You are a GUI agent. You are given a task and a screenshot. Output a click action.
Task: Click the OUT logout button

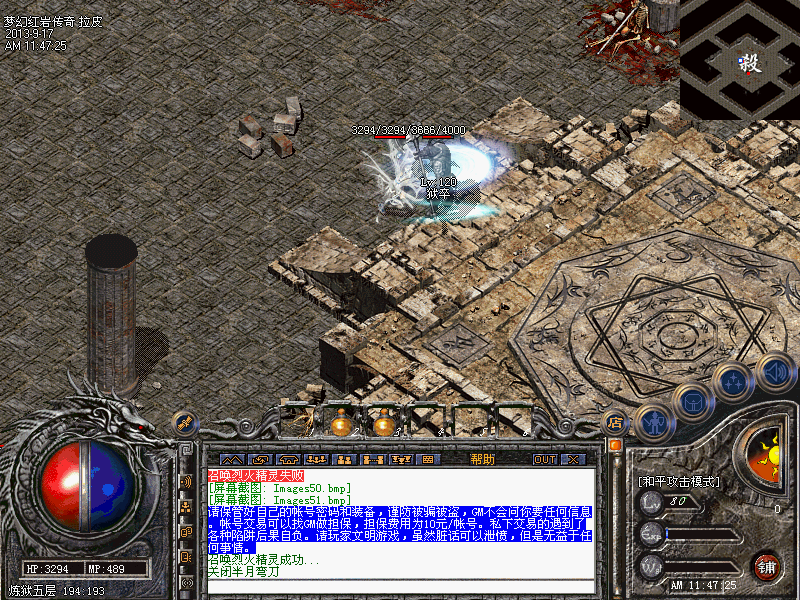click(x=544, y=459)
